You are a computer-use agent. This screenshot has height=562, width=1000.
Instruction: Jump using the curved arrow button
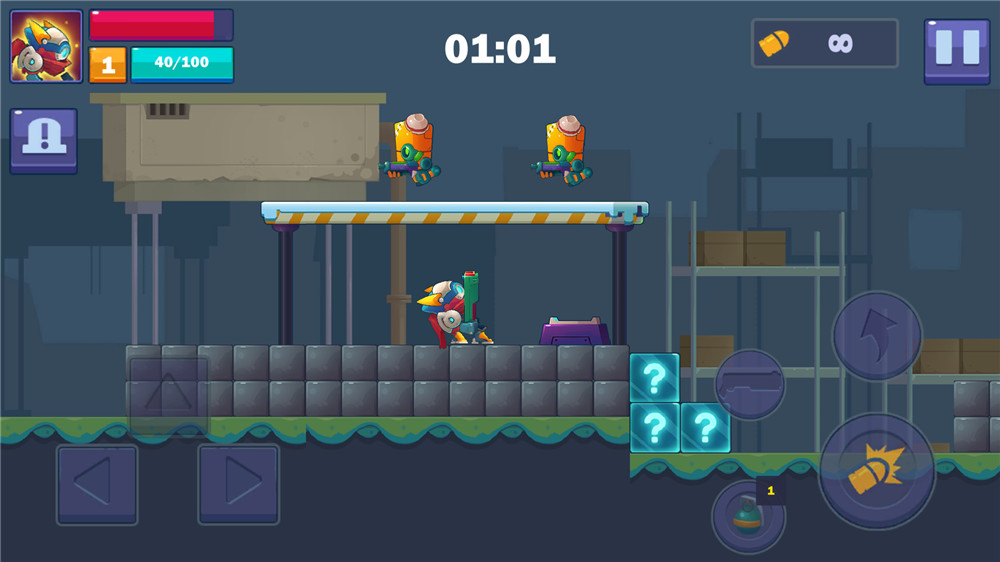click(x=877, y=336)
